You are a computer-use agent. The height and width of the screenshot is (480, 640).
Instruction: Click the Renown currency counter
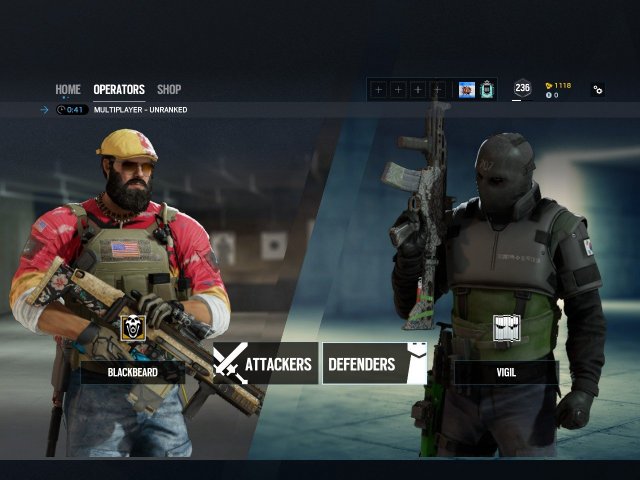coord(558,85)
